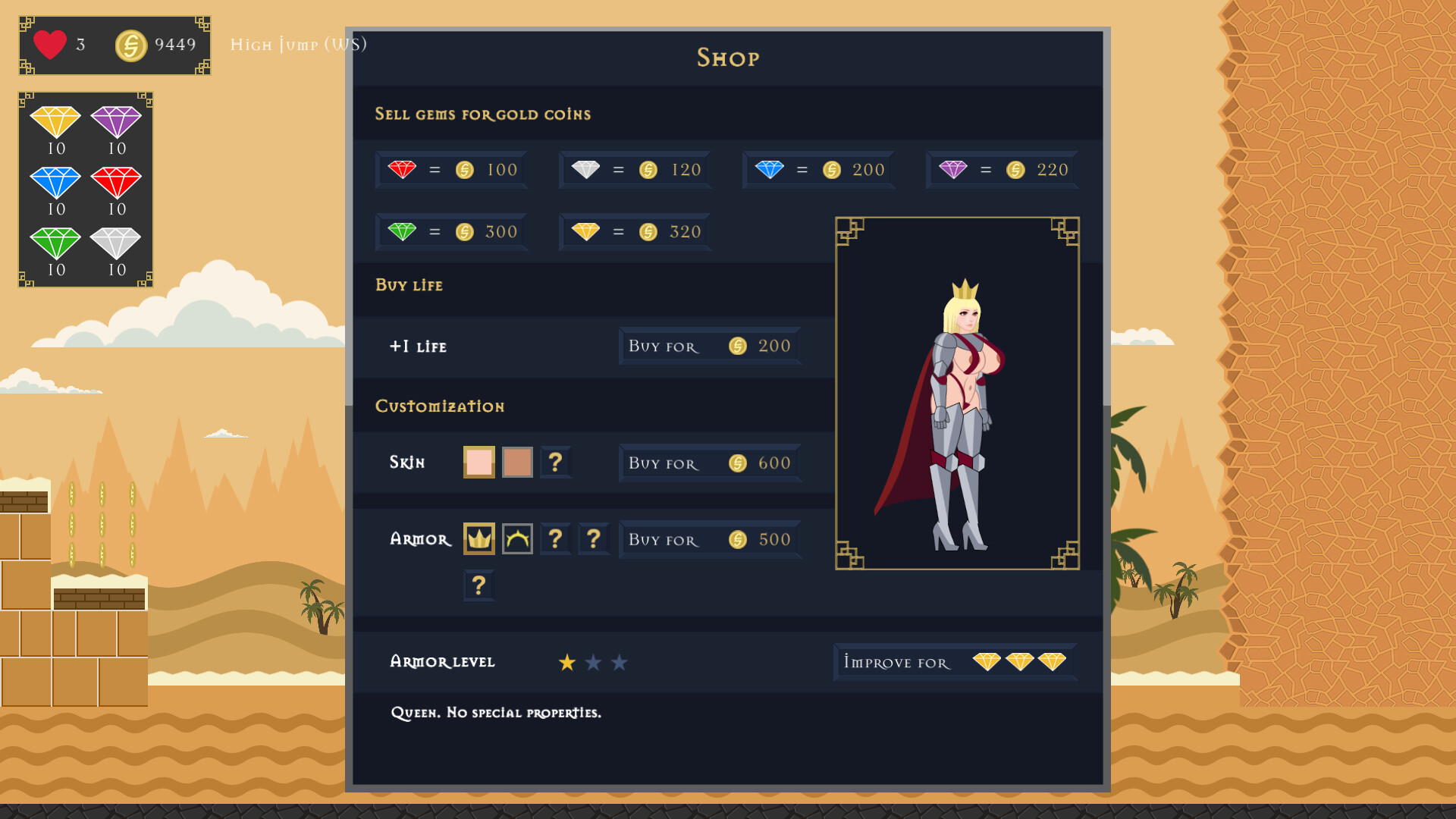The width and height of the screenshot is (1456, 819).
Task: Select the red gem sell option for 100 coins
Action: pyautogui.click(x=451, y=169)
